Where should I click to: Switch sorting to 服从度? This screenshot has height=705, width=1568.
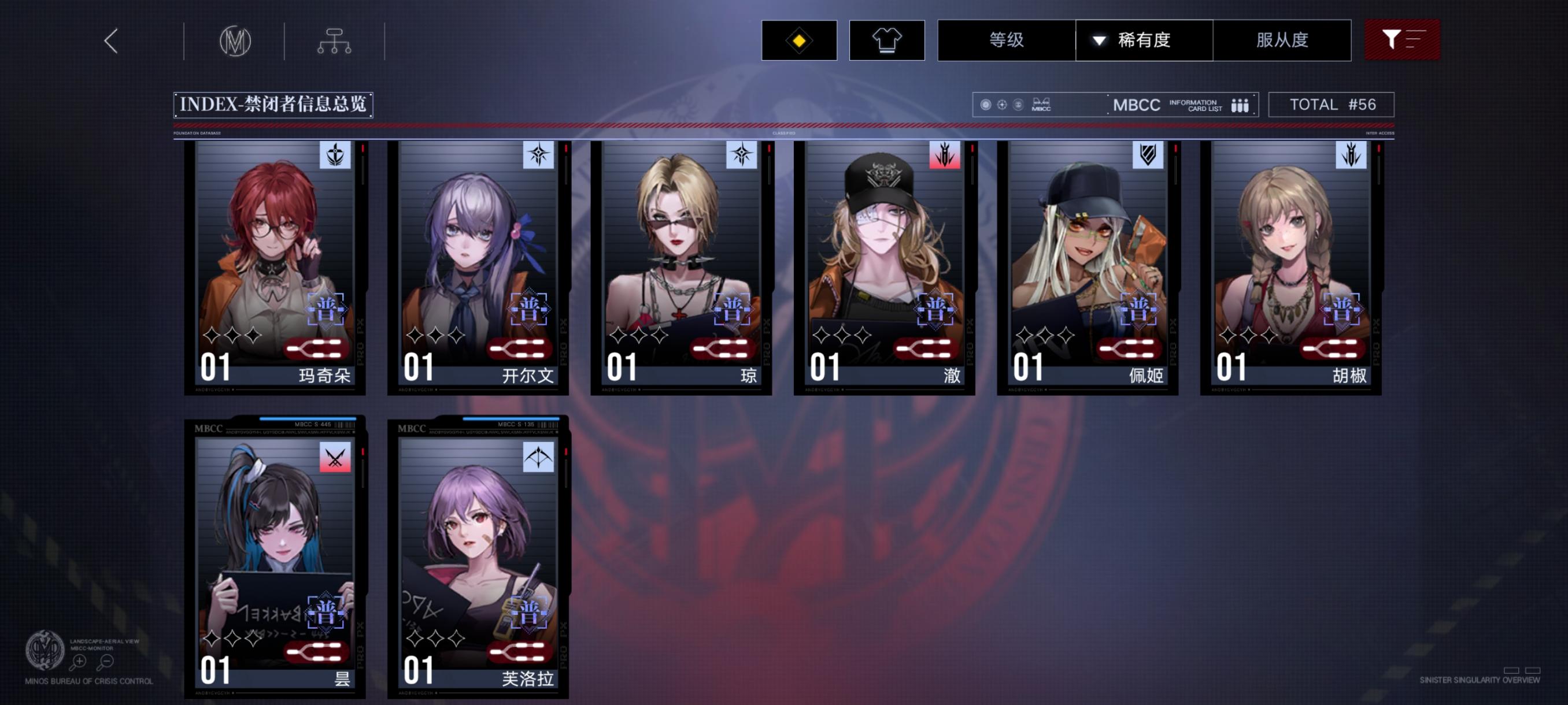click(x=1282, y=40)
